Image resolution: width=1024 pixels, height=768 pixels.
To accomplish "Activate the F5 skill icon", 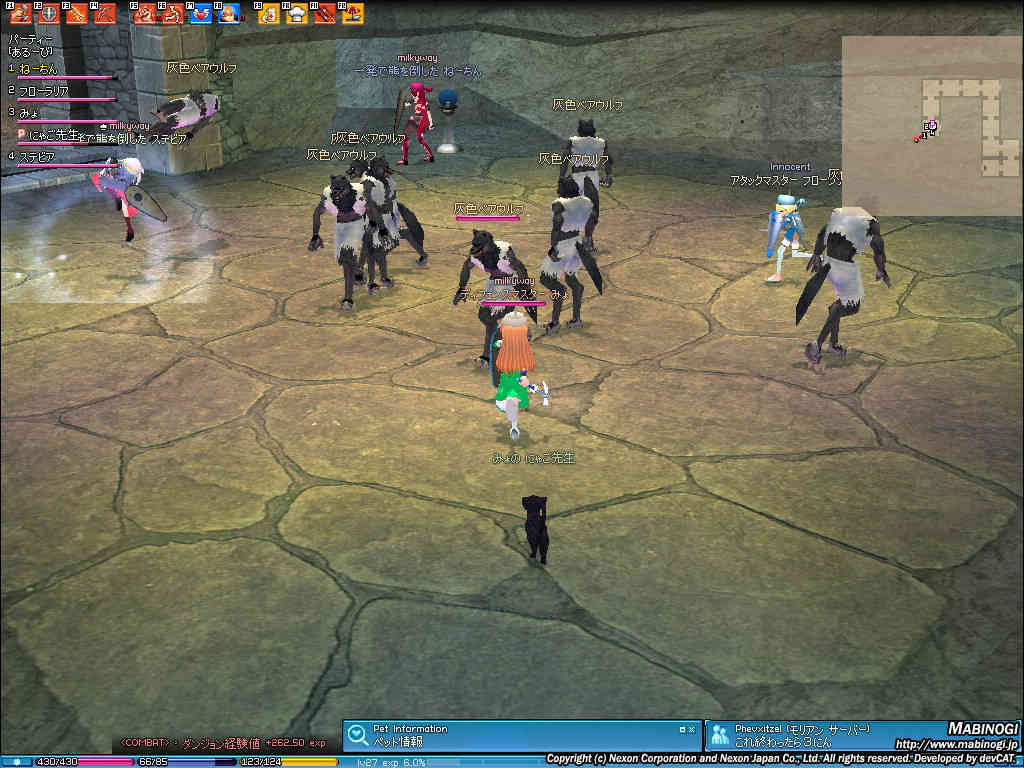I will (x=145, y=14).
